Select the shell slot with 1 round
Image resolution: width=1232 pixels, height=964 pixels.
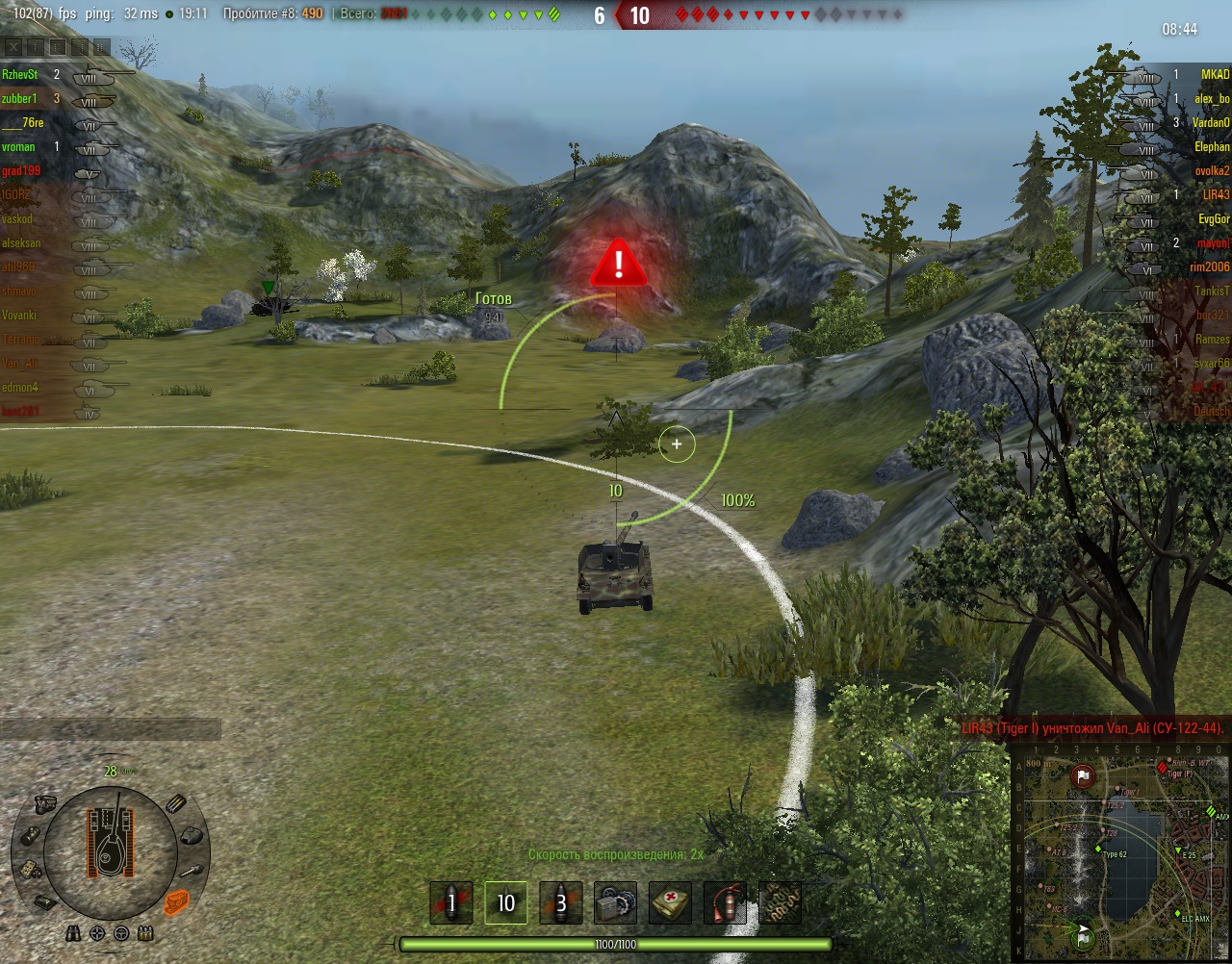tap(450, 903)
